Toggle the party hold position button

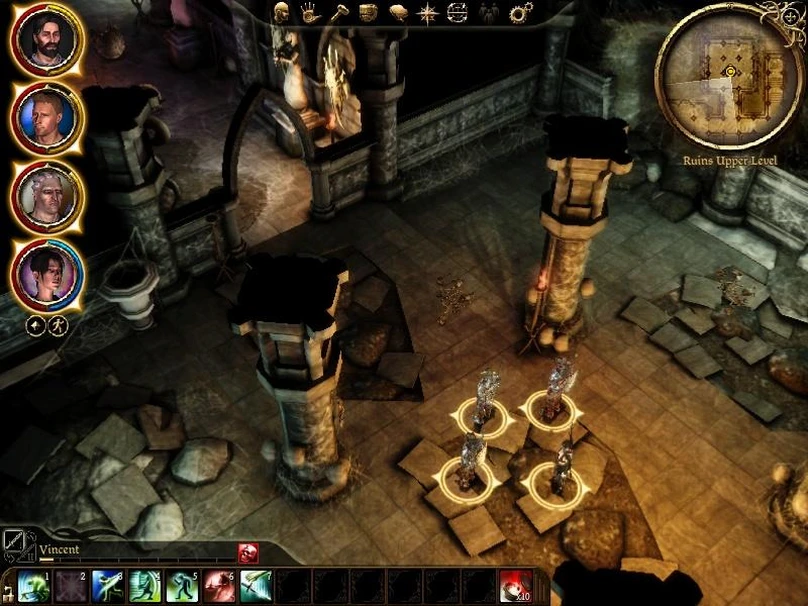click(34, 326)
